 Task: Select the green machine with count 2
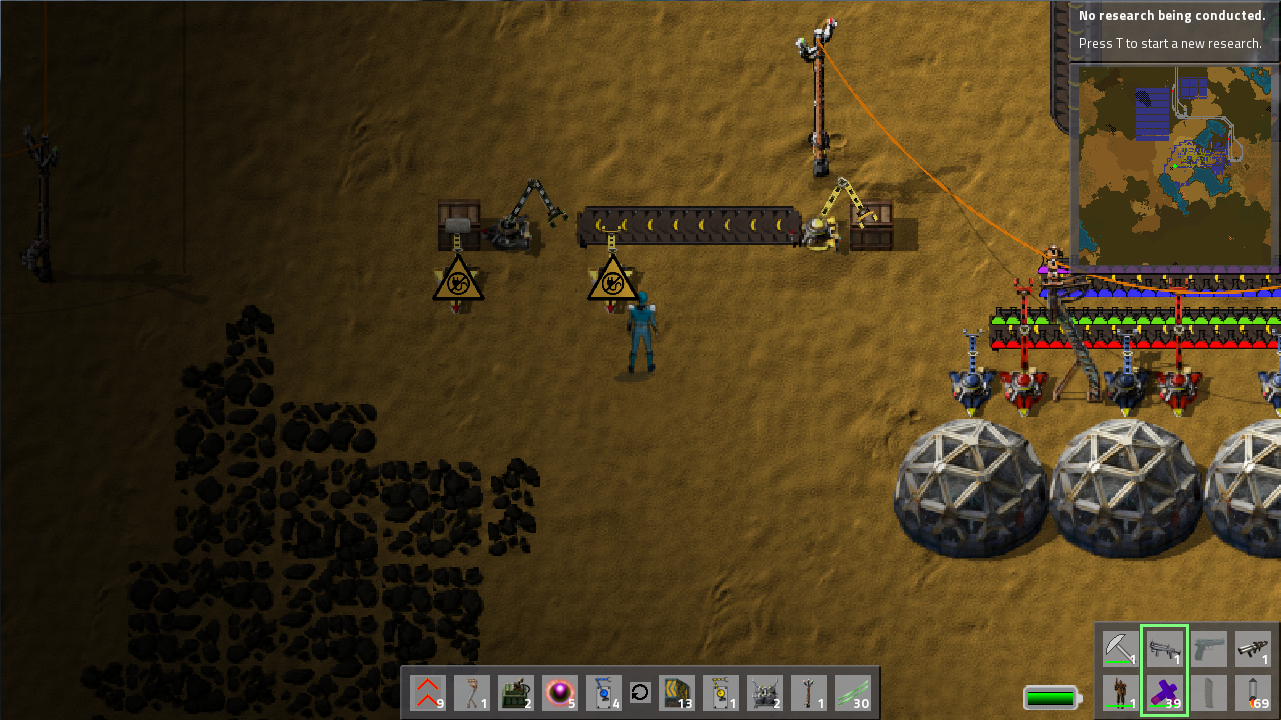515,693
